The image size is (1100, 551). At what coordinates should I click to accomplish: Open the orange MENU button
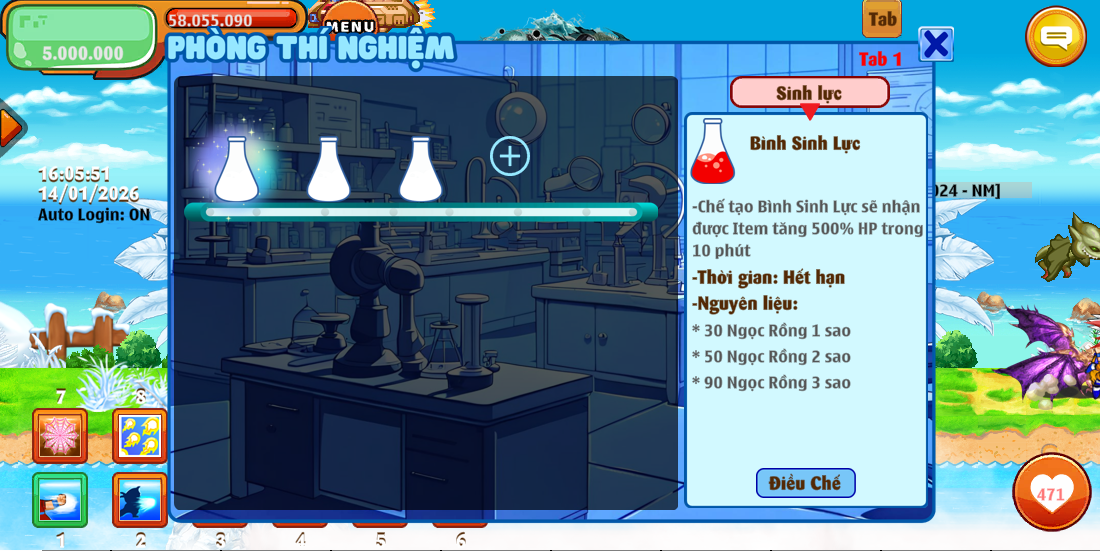point(350,20)
